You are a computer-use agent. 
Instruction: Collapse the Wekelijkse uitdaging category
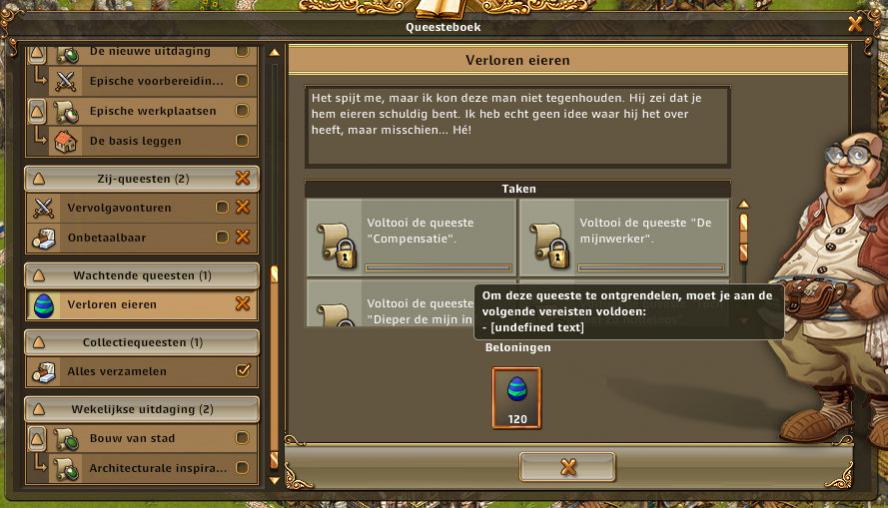(x=40, y=409)
